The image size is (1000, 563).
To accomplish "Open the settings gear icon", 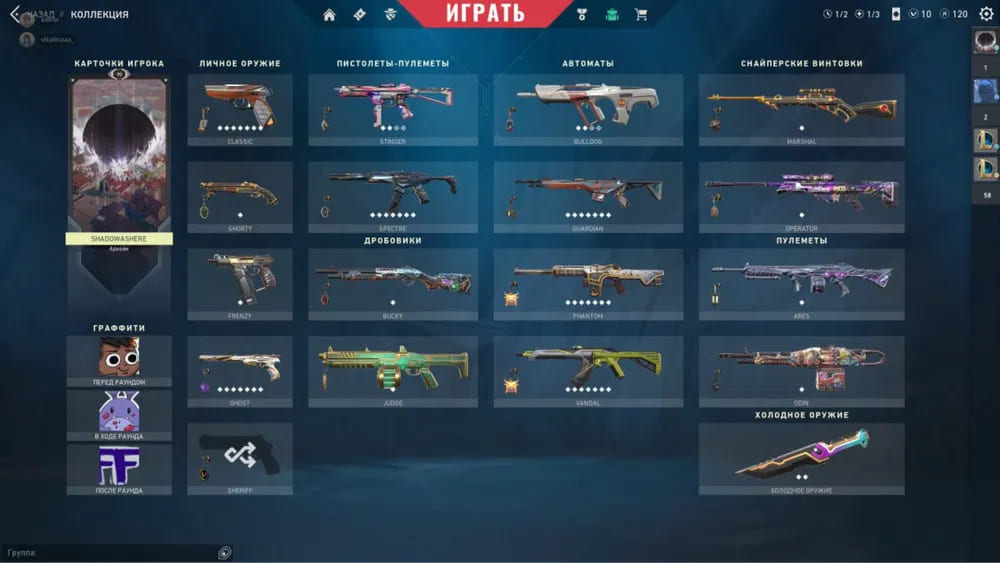I will [986, 14].
